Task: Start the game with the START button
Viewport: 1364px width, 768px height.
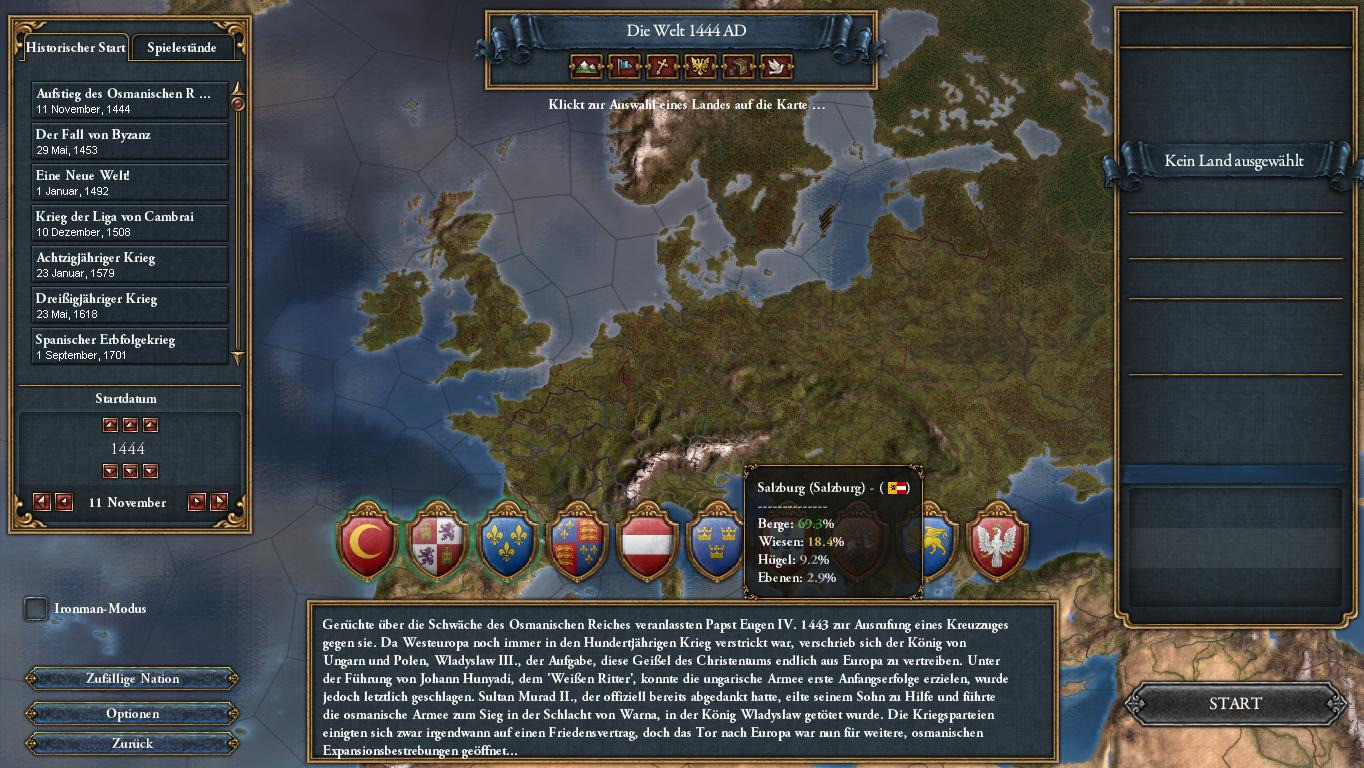Action: (x=1235, y=704)
